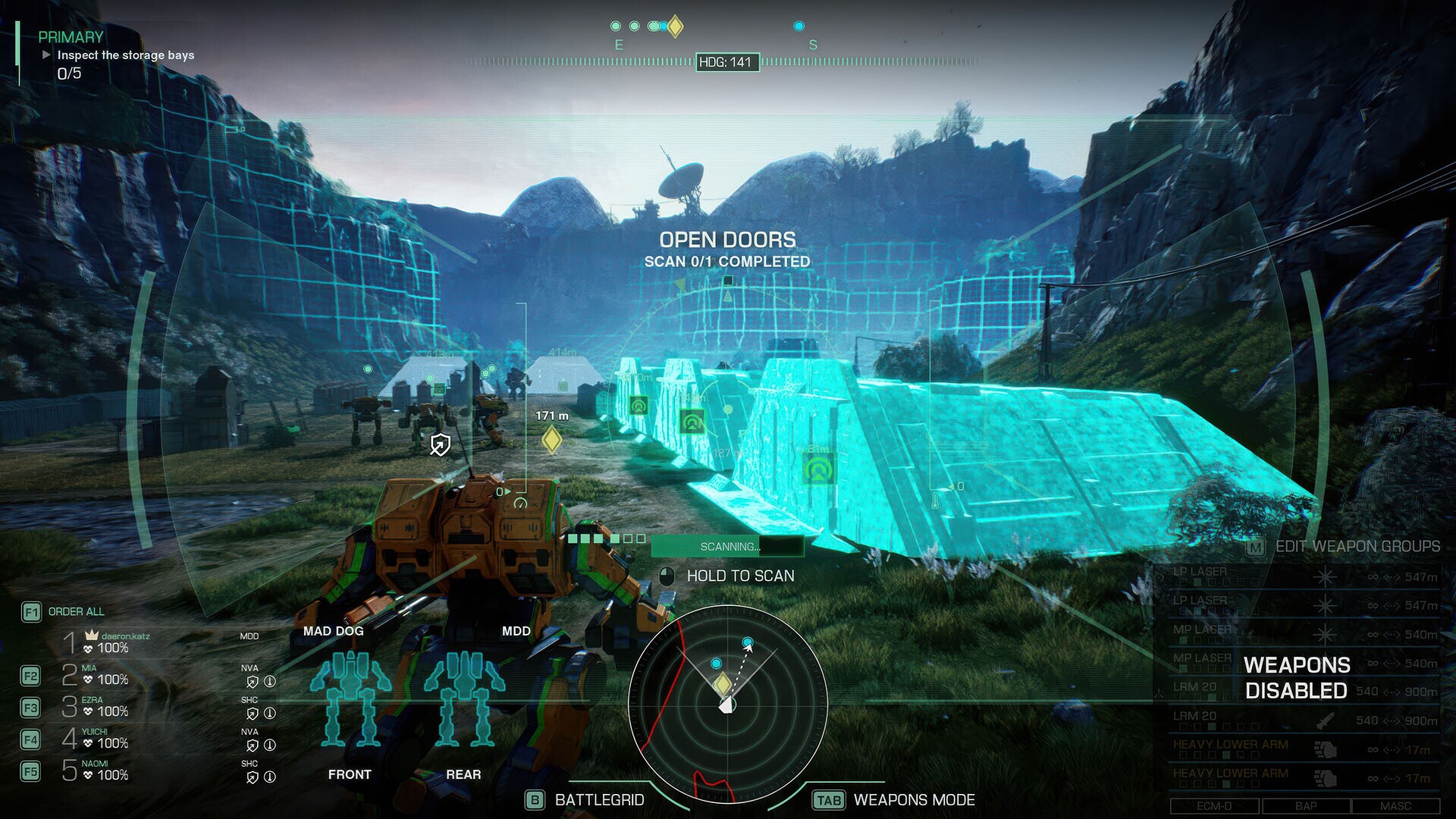Click the crown icon beside daeron.katz
The width and height of the screenshot is (1456, 819).
[x=90, y=635]
